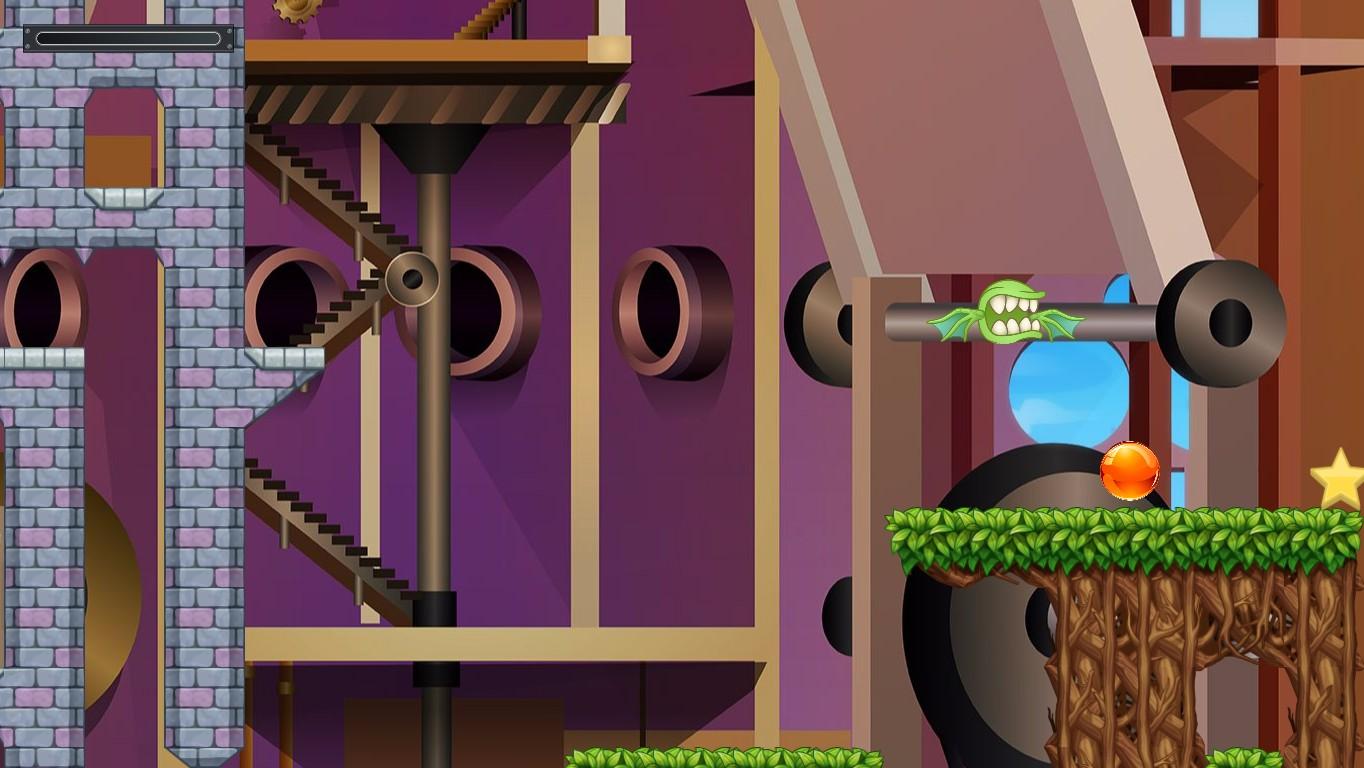Click the empty health bar panel

[128, 36]
